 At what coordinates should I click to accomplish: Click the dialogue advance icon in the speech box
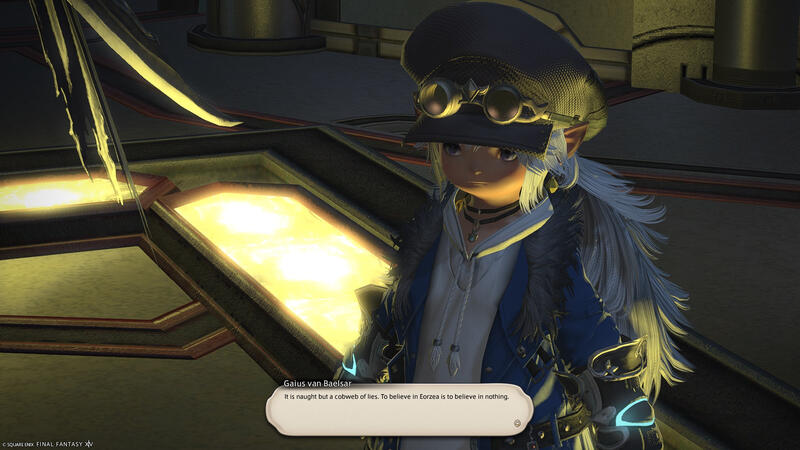click(517, 423)
